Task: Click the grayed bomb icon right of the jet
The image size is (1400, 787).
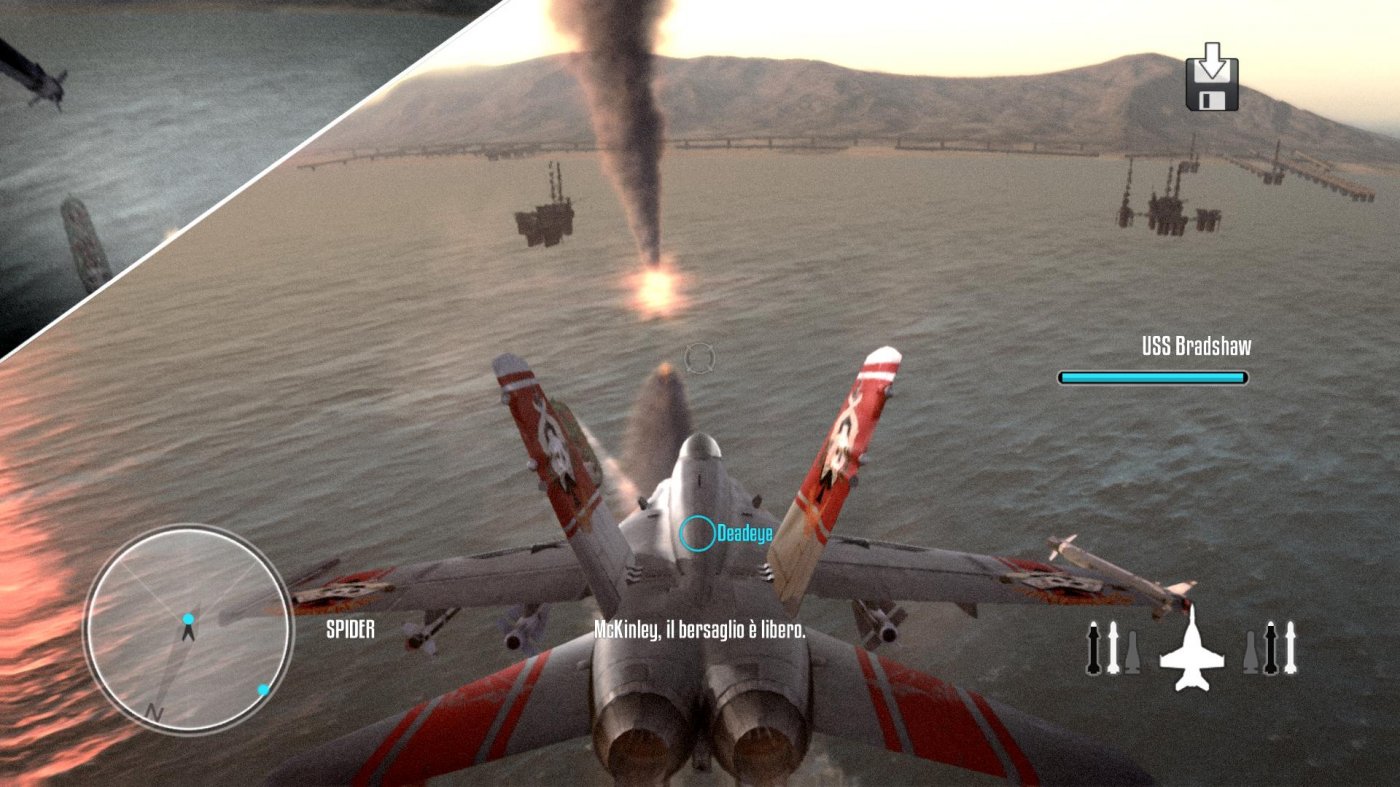Action: tap(1251, 650)
